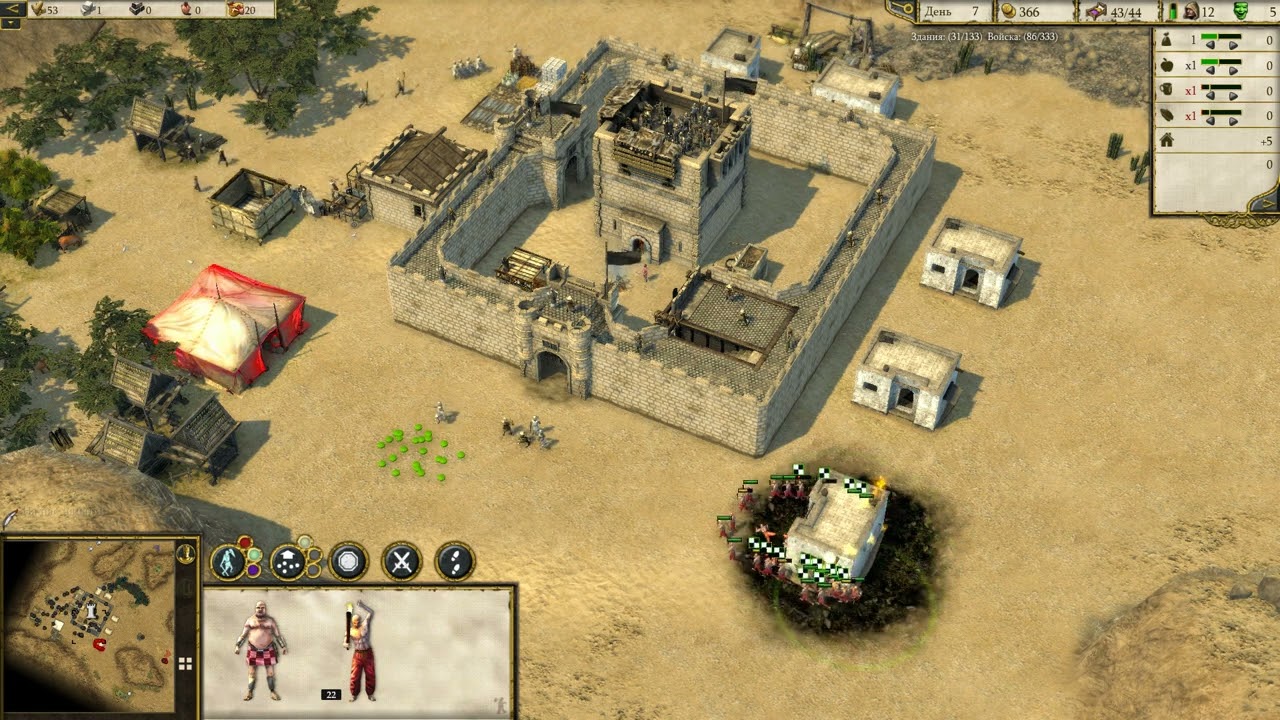This screenshot has width=1280, height=720.
Task: Lower the apple food ration level
Action: (x=1209, y=72)
